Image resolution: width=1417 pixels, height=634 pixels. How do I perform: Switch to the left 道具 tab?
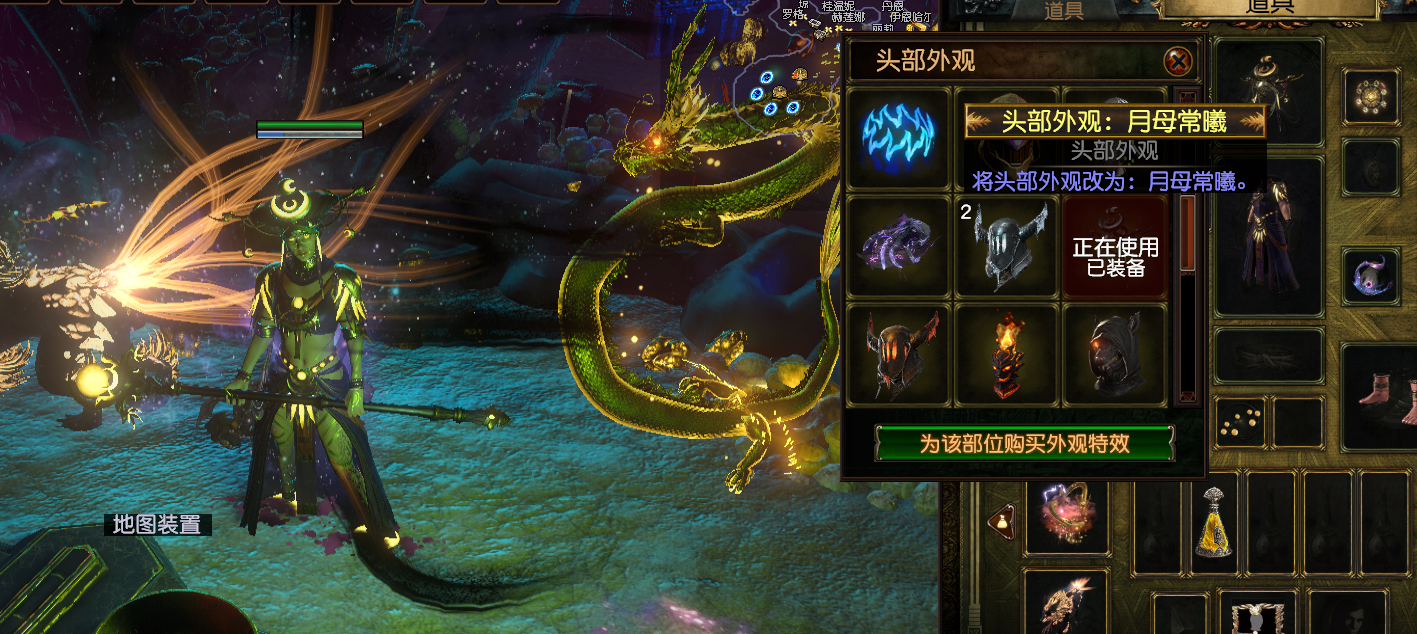(1063, 10)
